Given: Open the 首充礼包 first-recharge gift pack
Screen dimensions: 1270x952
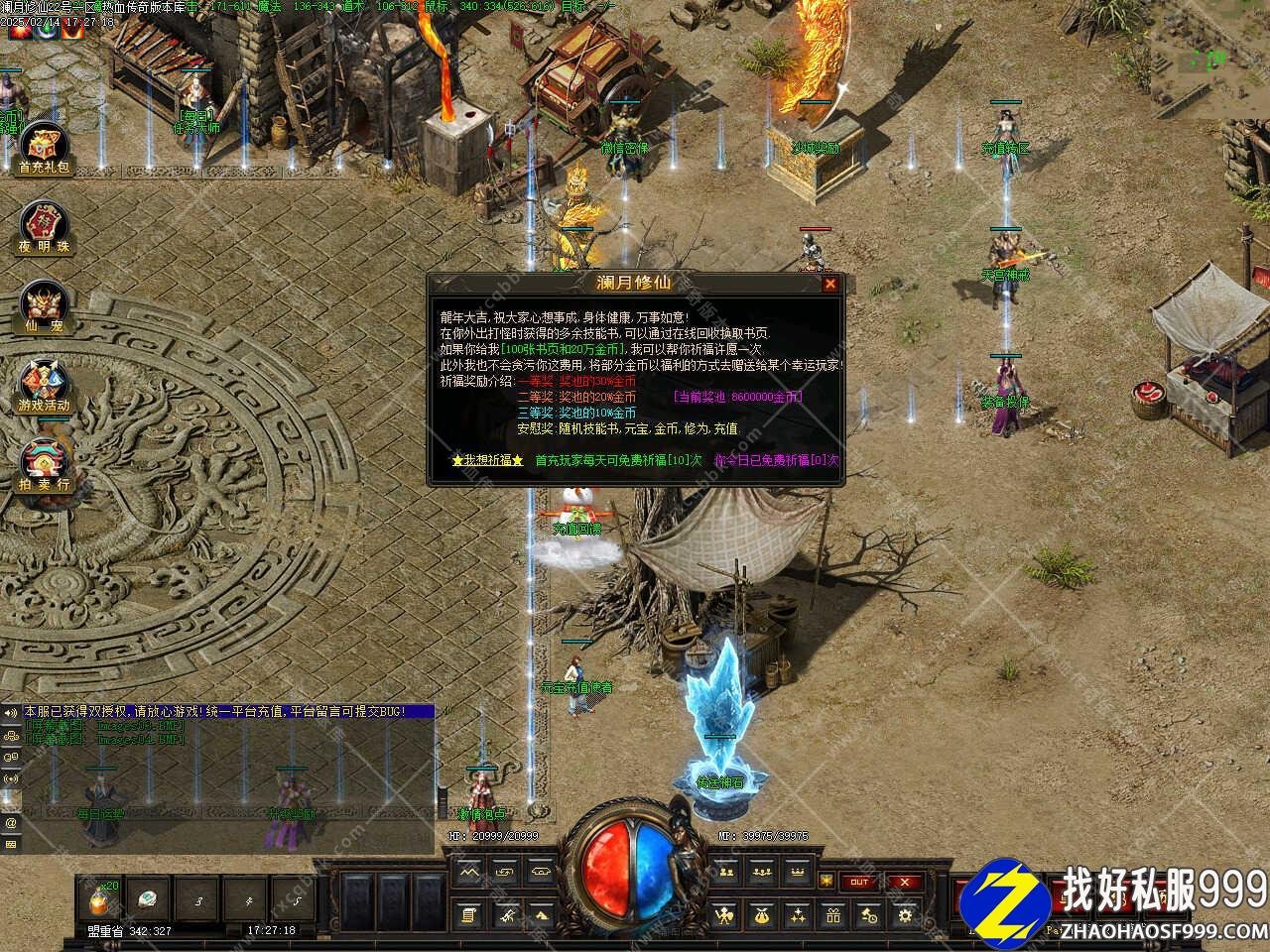Looking at the screenshot, I should pos(44,149).
